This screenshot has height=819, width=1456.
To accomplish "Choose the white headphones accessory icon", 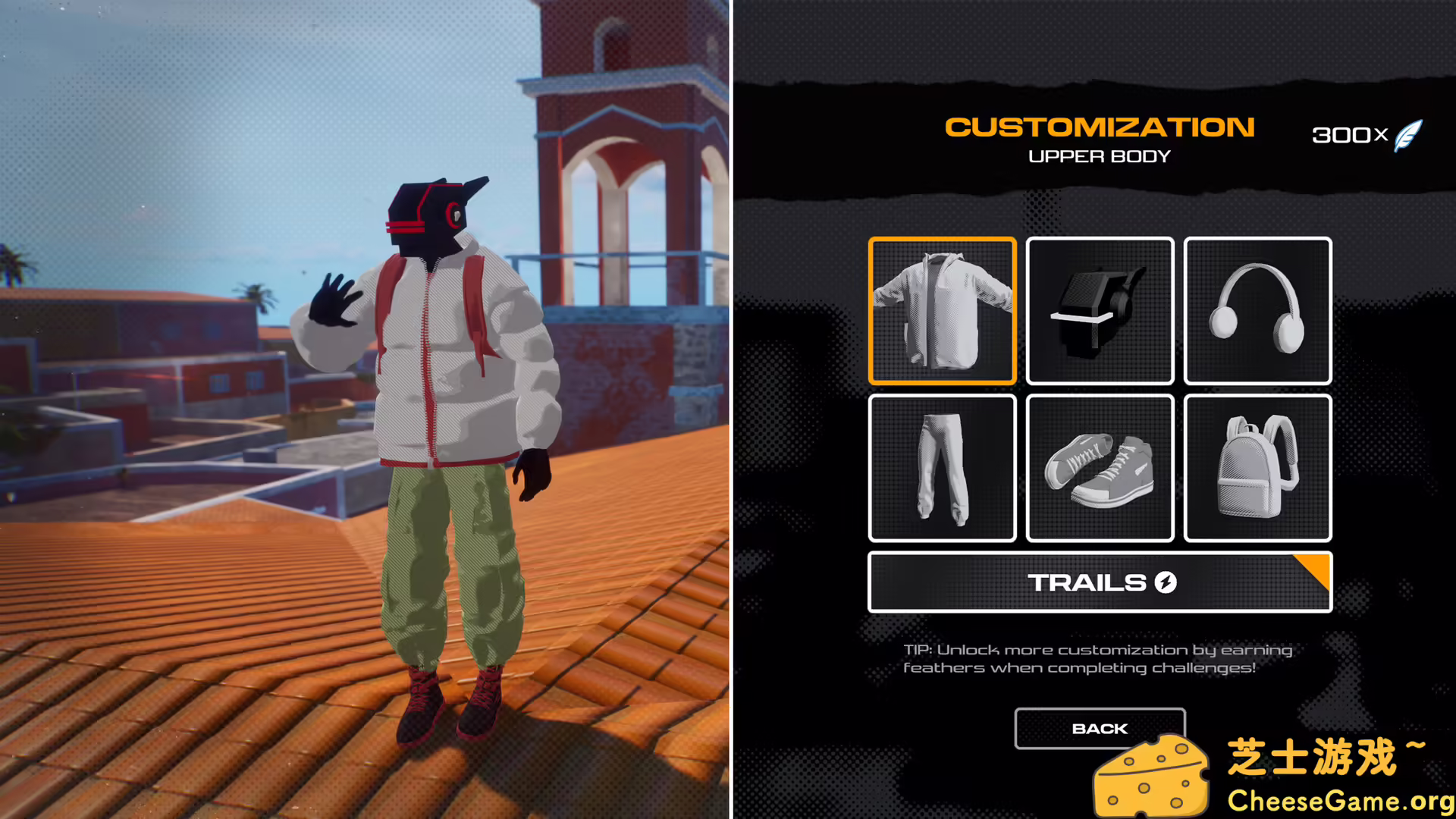I will [1257, 310].
